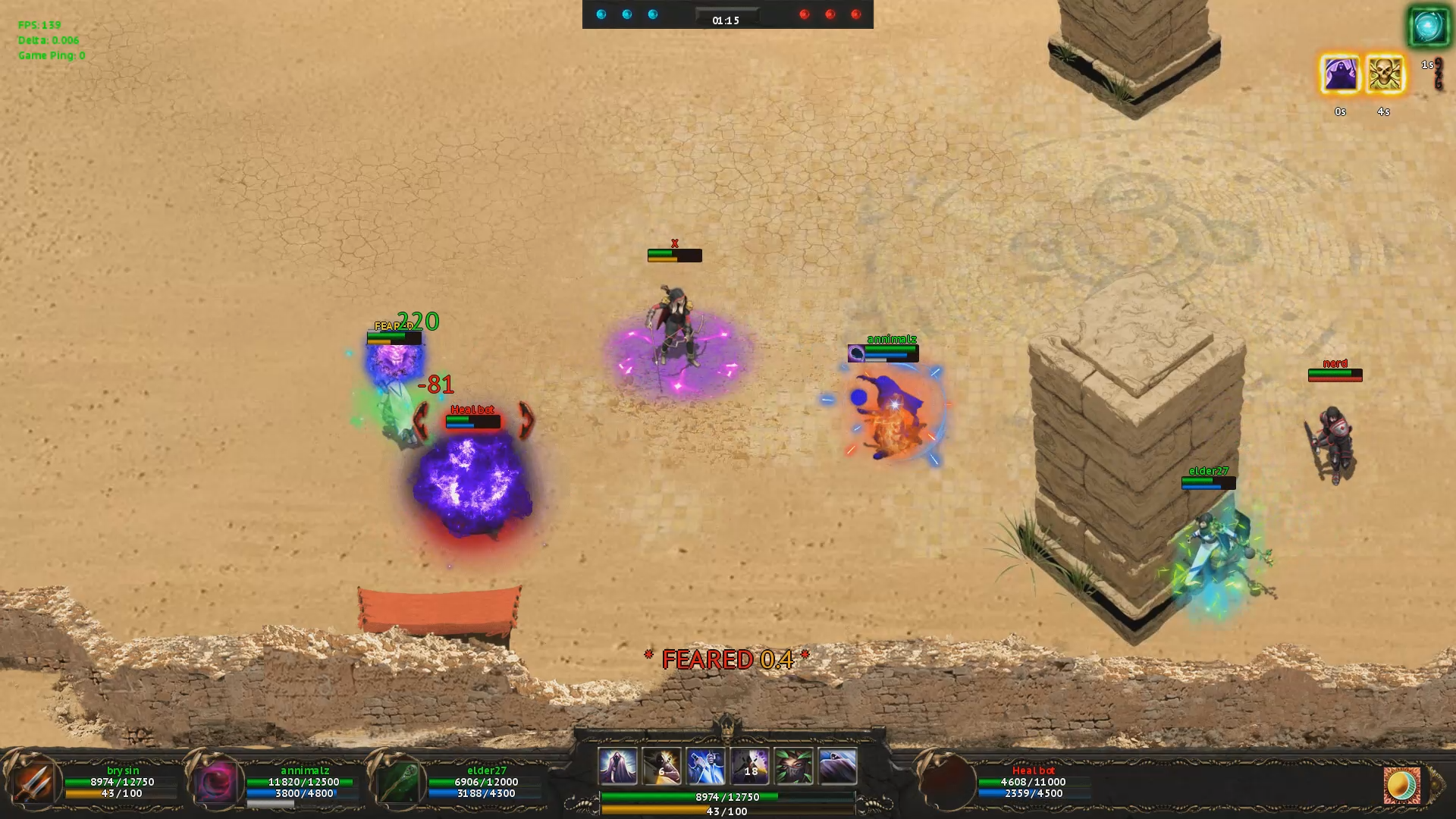This screenshot has width=1456, height=819.
Task: Select the hooded-figure ability on the action bar
Action: tap(618, 766)
